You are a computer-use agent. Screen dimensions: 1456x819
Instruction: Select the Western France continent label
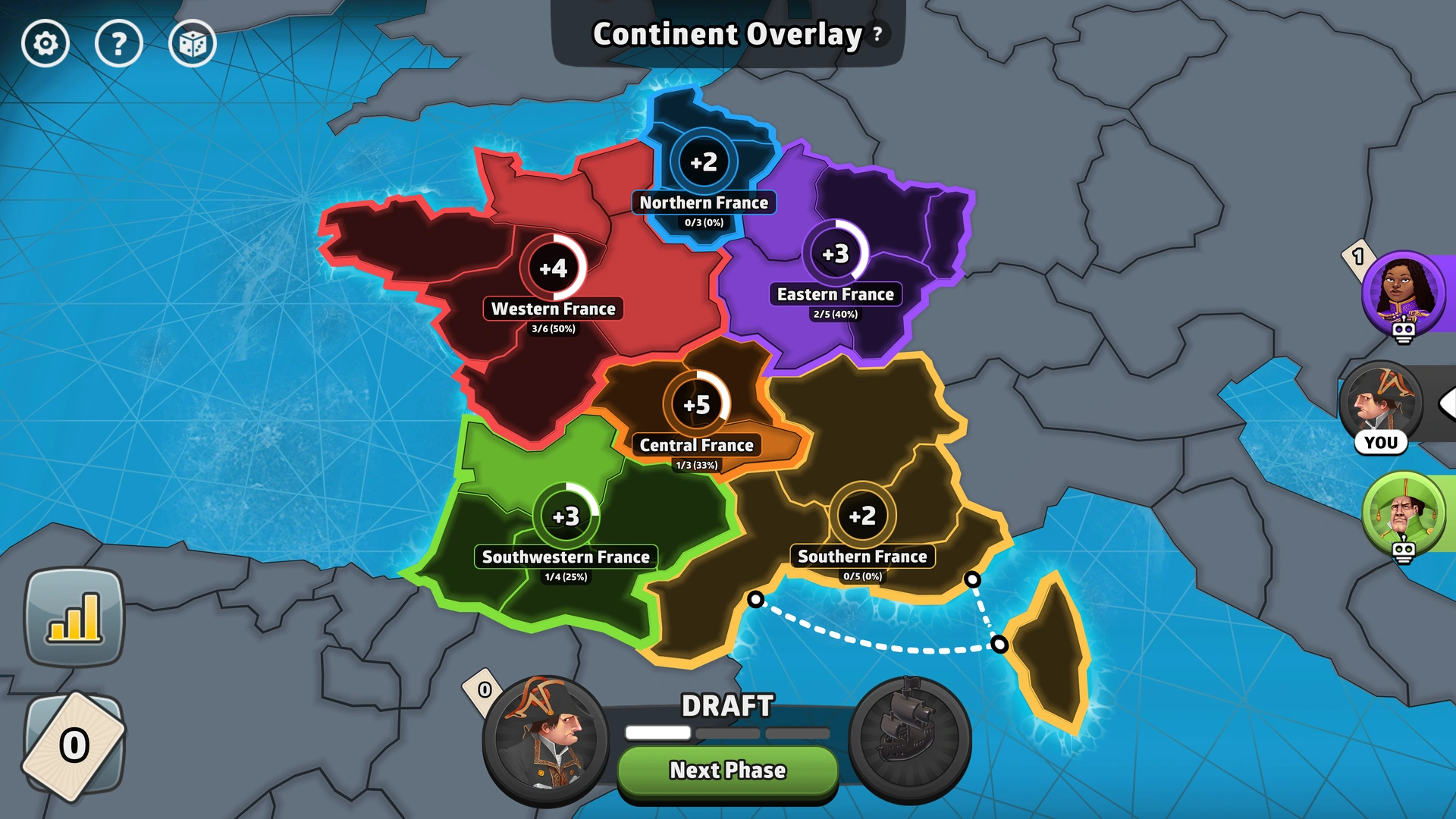tap(554, 309)
